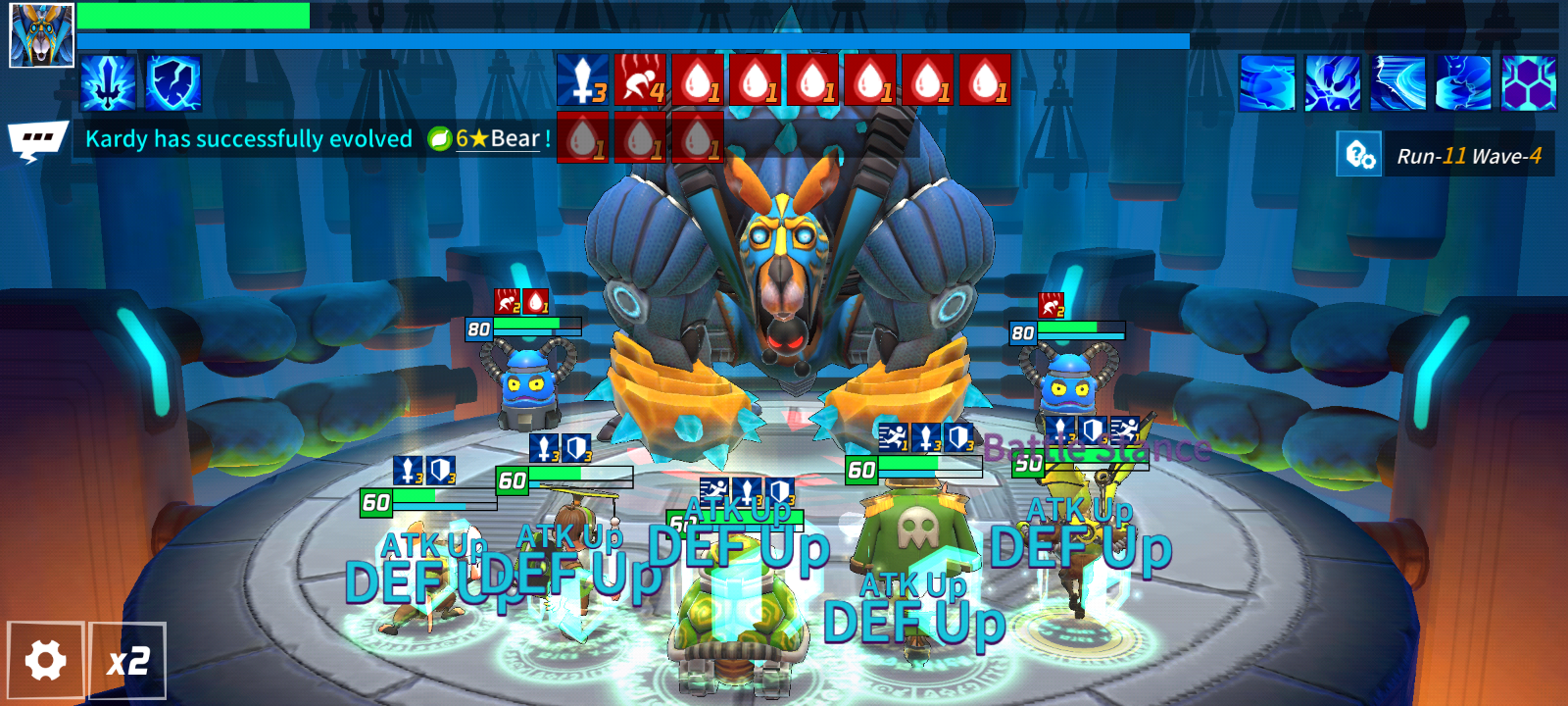Image resolution: width=1568 pixels, height=706 pixels.
Task: Toggle the x2 battle speed
Action: coord(127,661)
